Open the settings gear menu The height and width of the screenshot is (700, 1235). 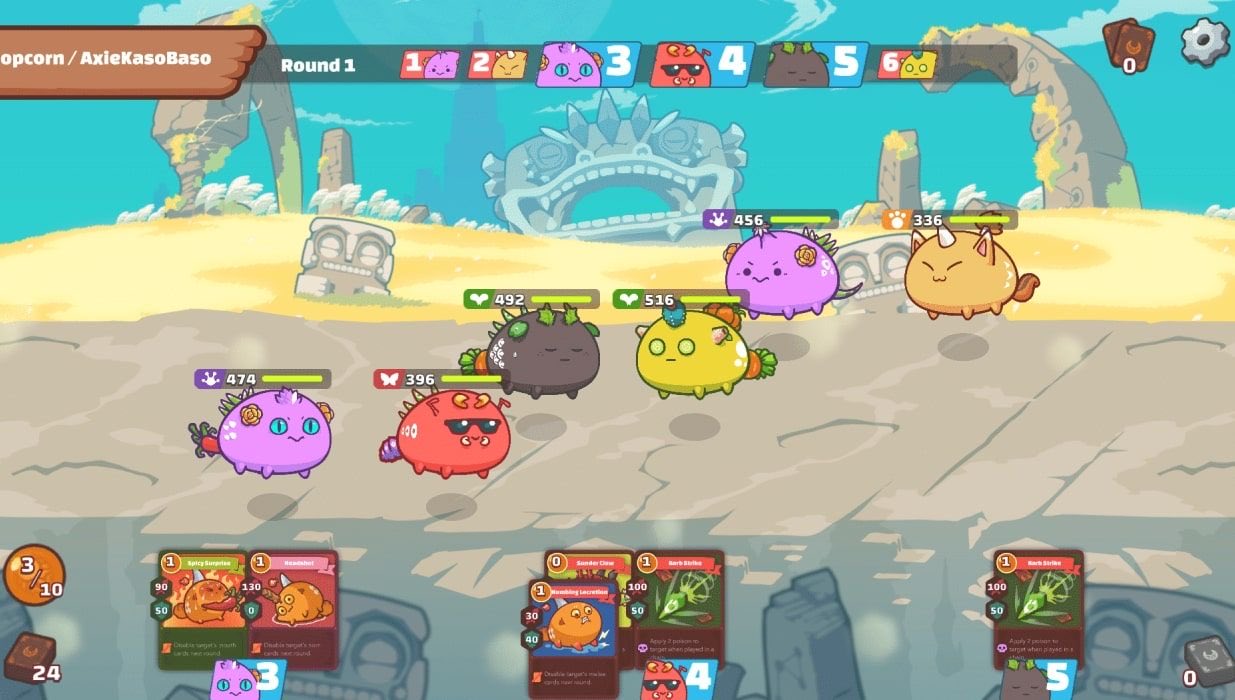1204,42
